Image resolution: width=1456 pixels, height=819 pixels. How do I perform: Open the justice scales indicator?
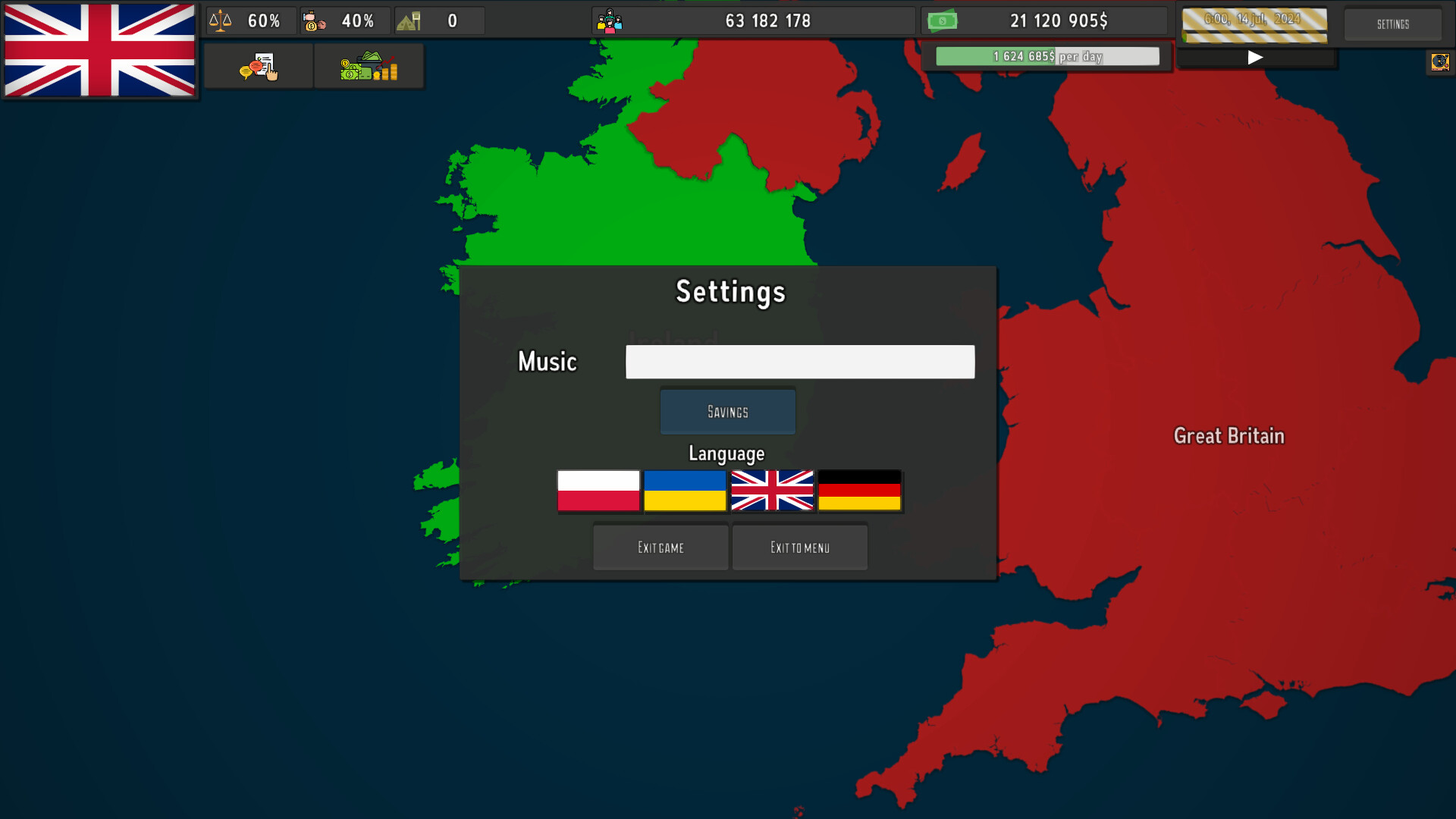point(220,20)
